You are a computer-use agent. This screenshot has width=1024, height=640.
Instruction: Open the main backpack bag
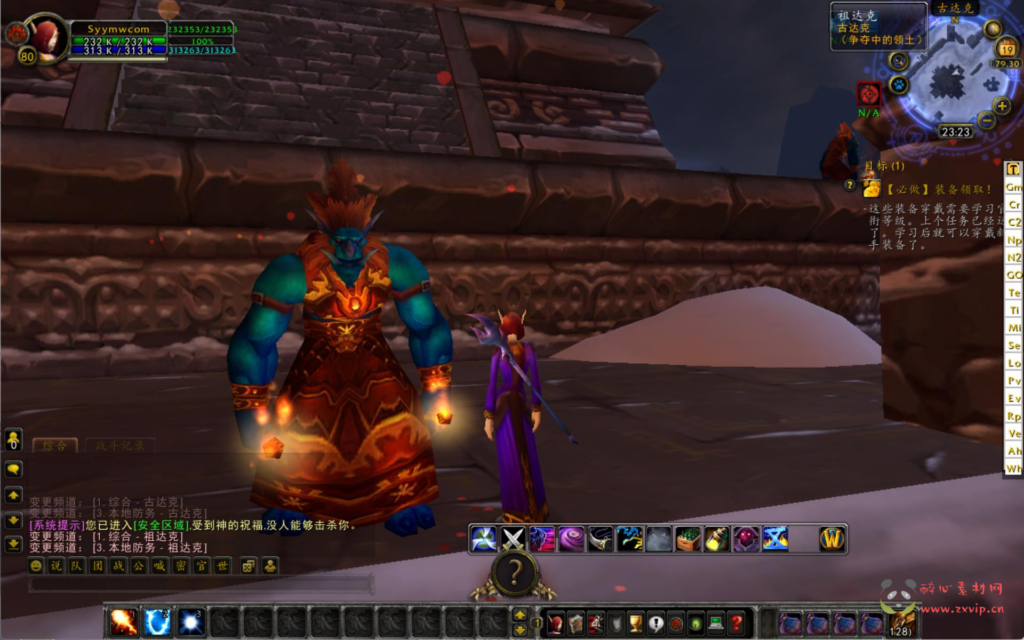(901, 623)
